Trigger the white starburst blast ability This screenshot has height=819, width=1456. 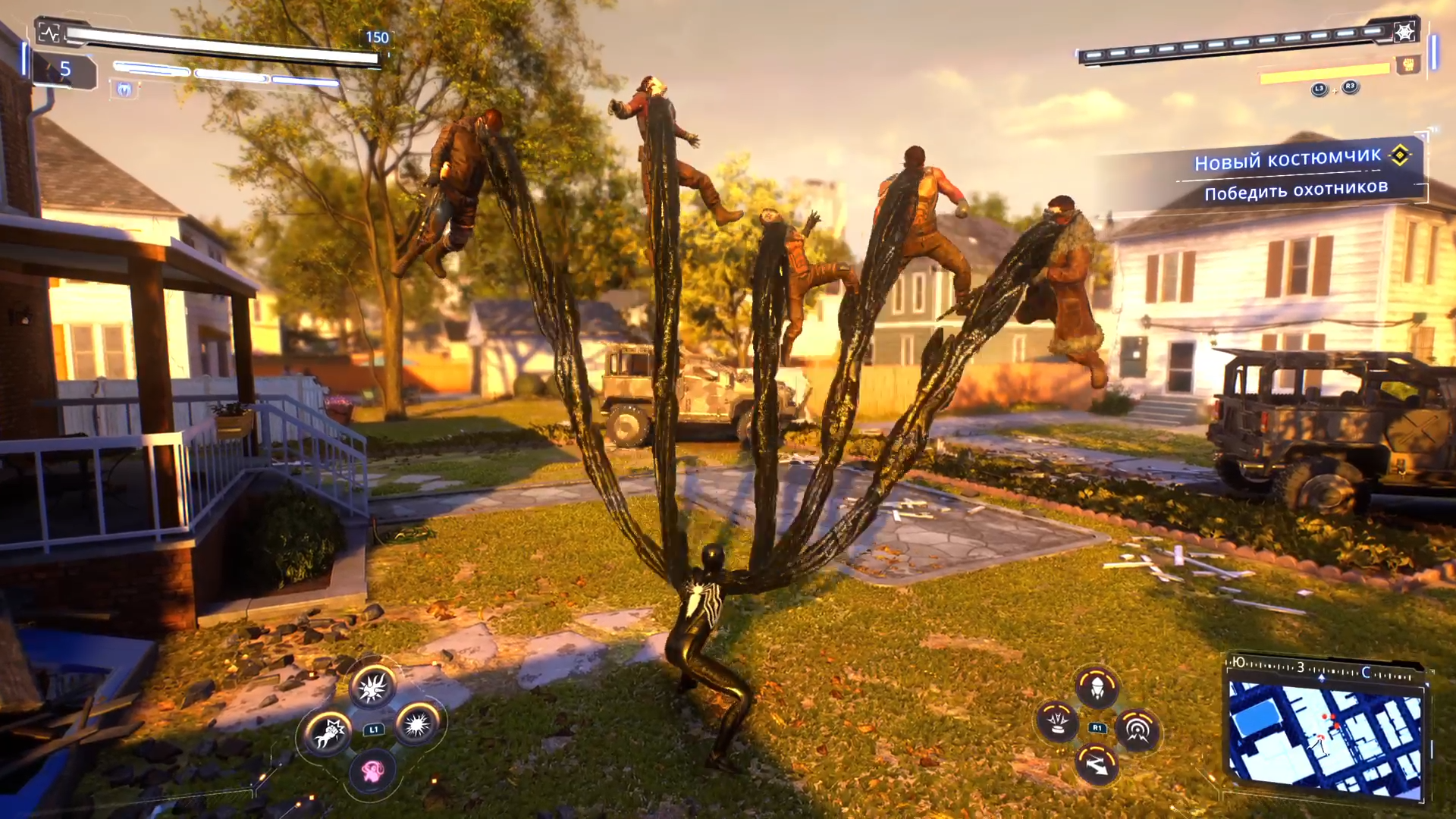[x=418, y=725]
